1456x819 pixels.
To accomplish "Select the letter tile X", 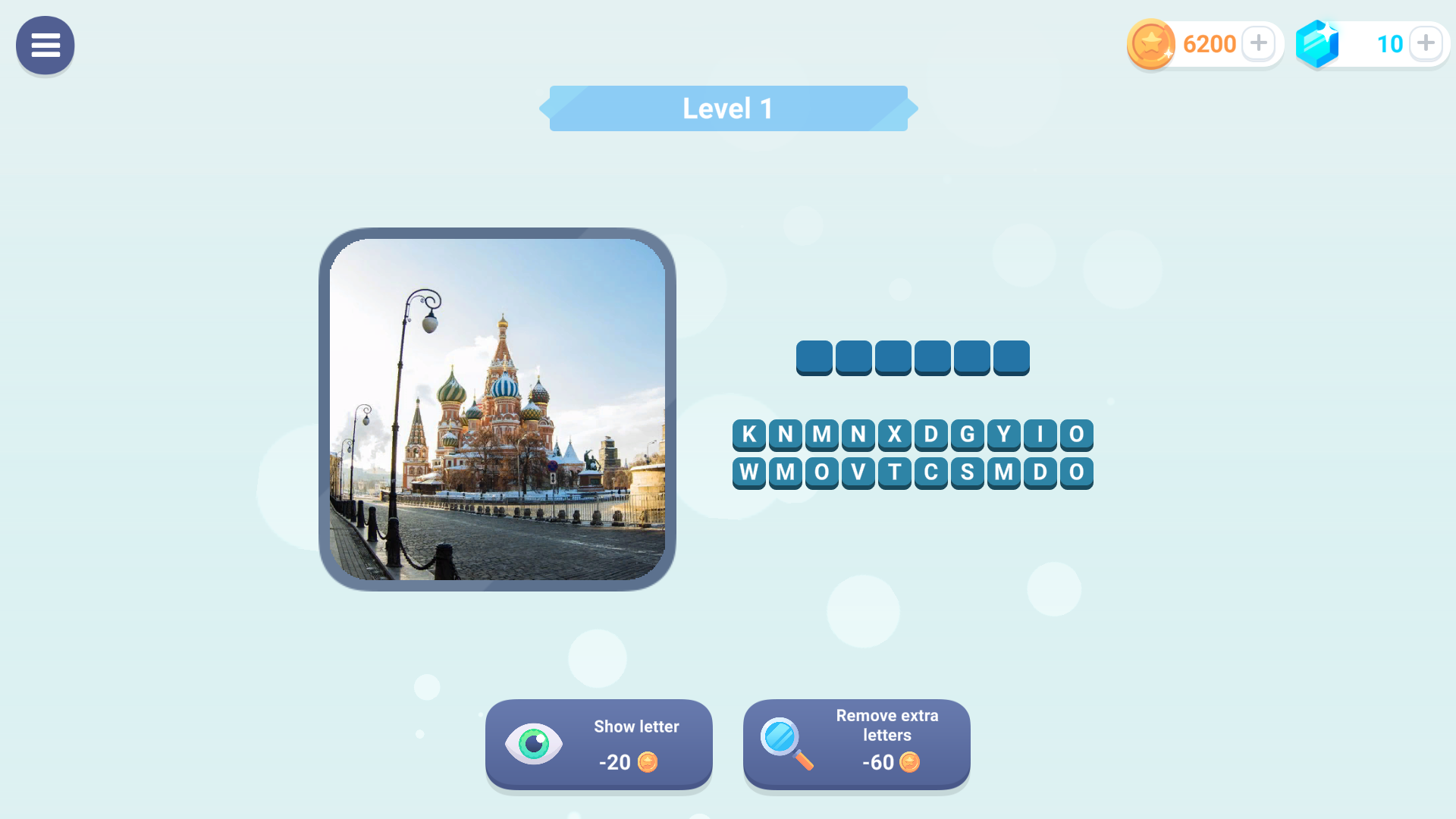I will 895,435.
